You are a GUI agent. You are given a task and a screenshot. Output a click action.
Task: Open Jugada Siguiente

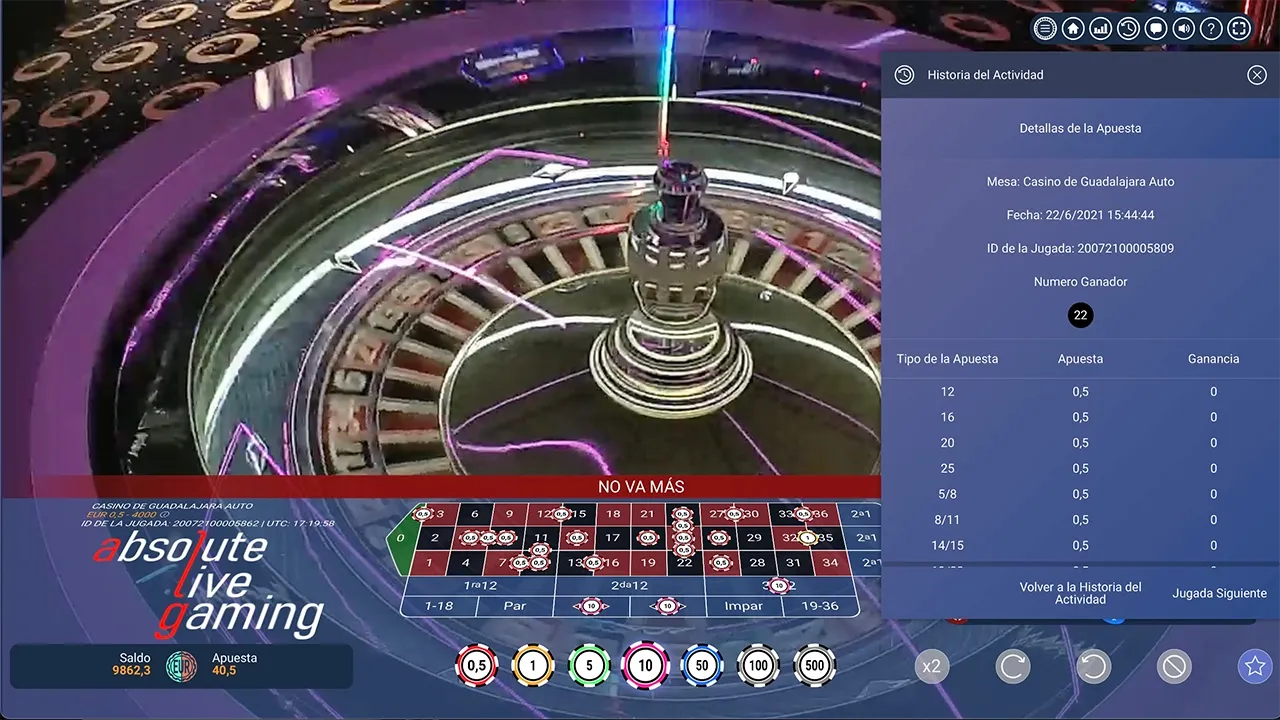click(1219, 593)
